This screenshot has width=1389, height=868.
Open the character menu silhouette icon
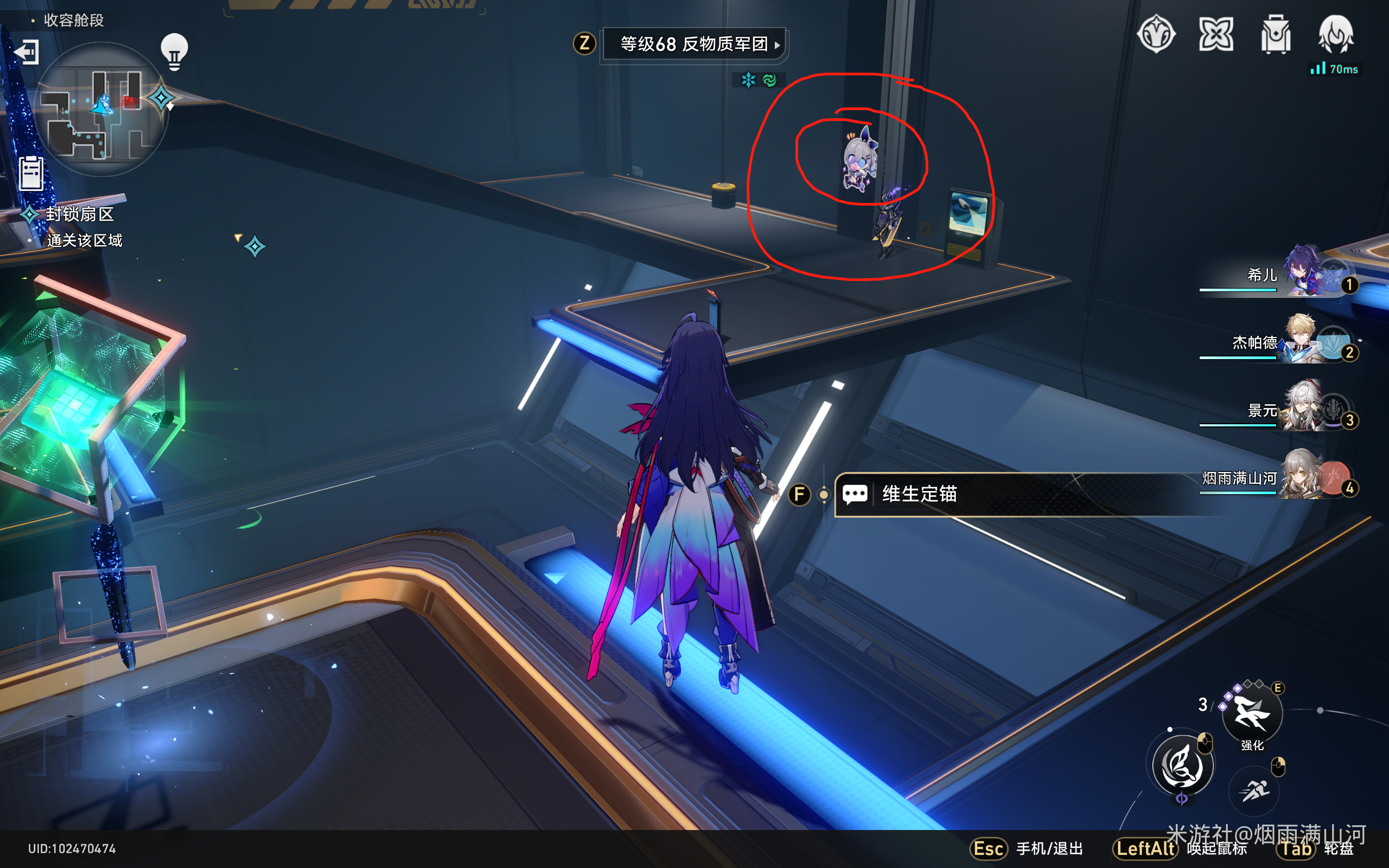click(1336, 38)
